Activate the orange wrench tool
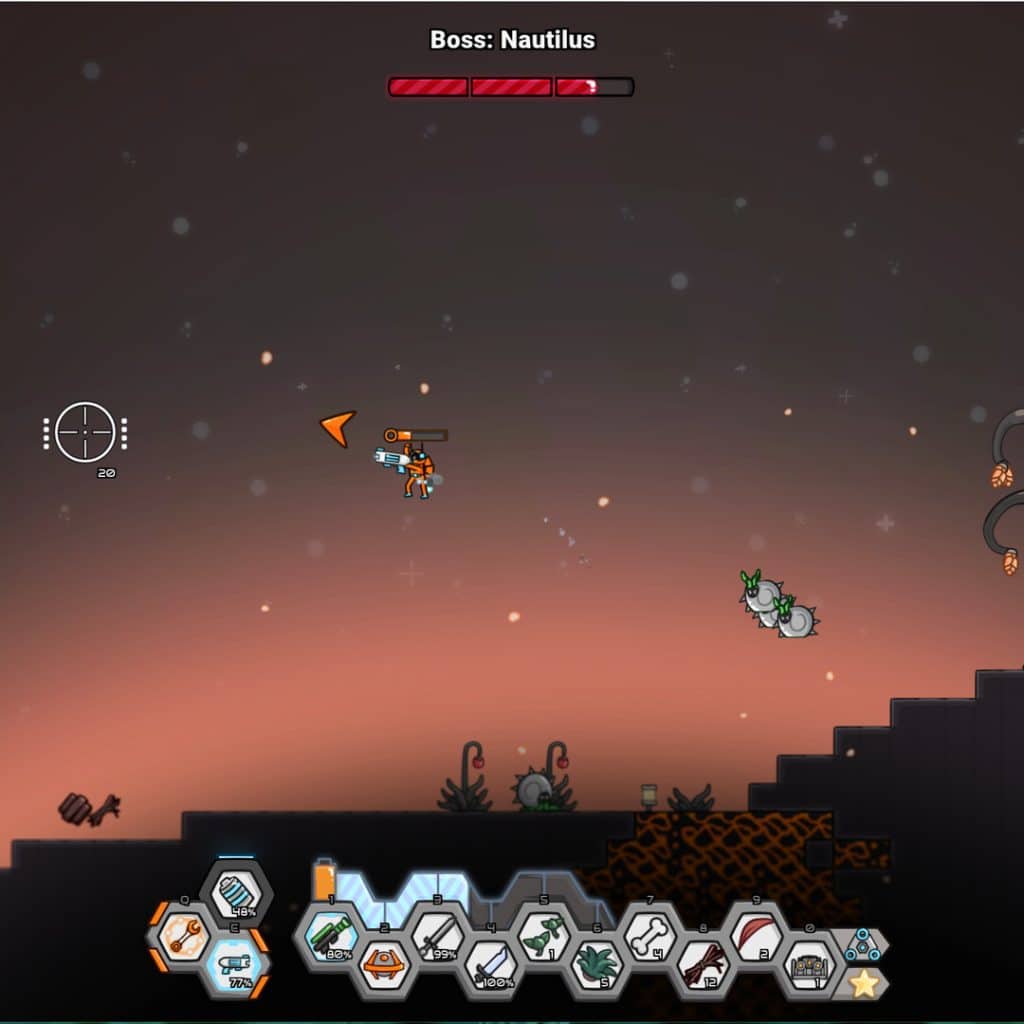 184,937
